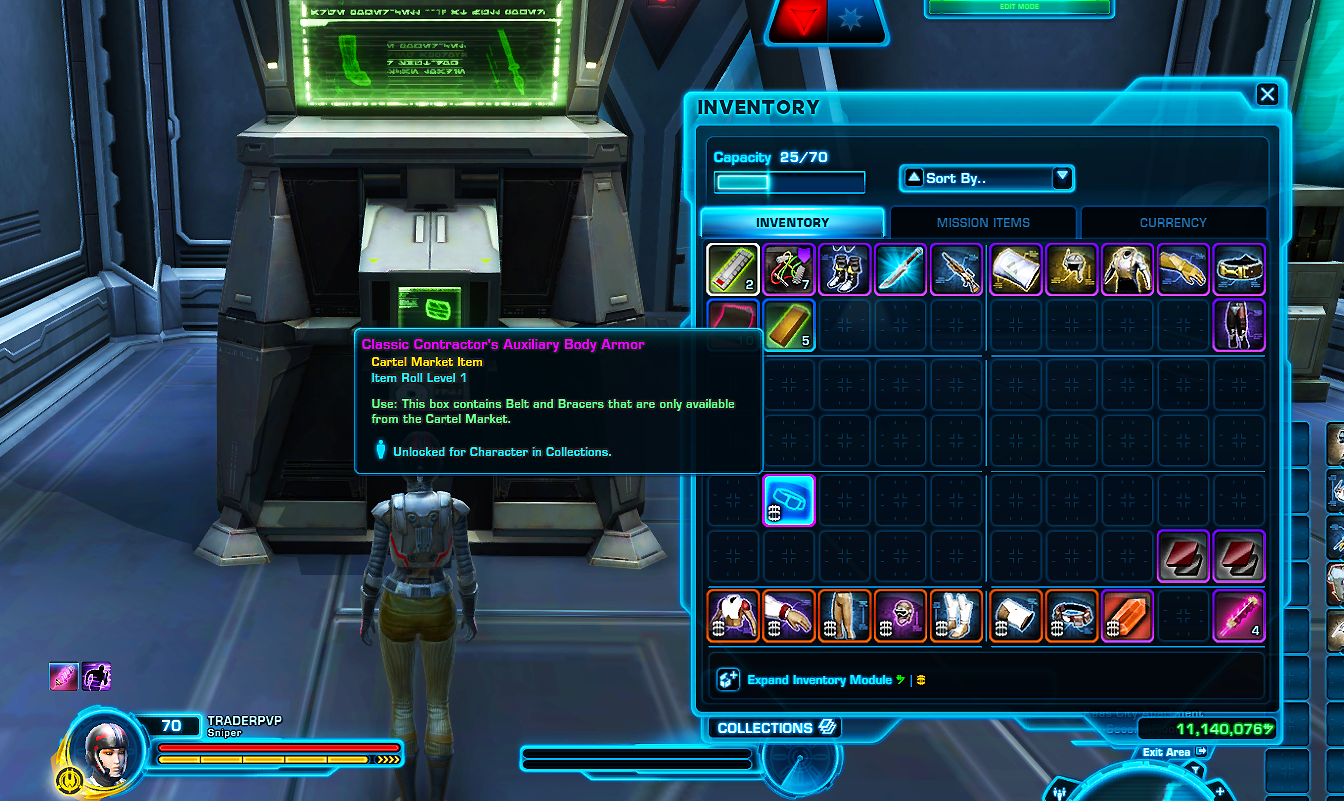Select a red fabric bolt item
This screenshot has width=1344, height=801.
coord(1183,556)
